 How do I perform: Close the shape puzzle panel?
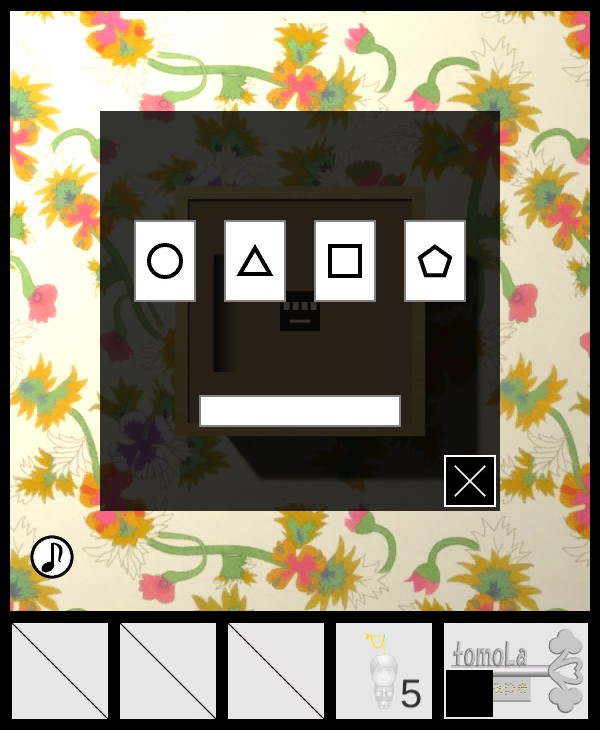(x=470, y=481)
